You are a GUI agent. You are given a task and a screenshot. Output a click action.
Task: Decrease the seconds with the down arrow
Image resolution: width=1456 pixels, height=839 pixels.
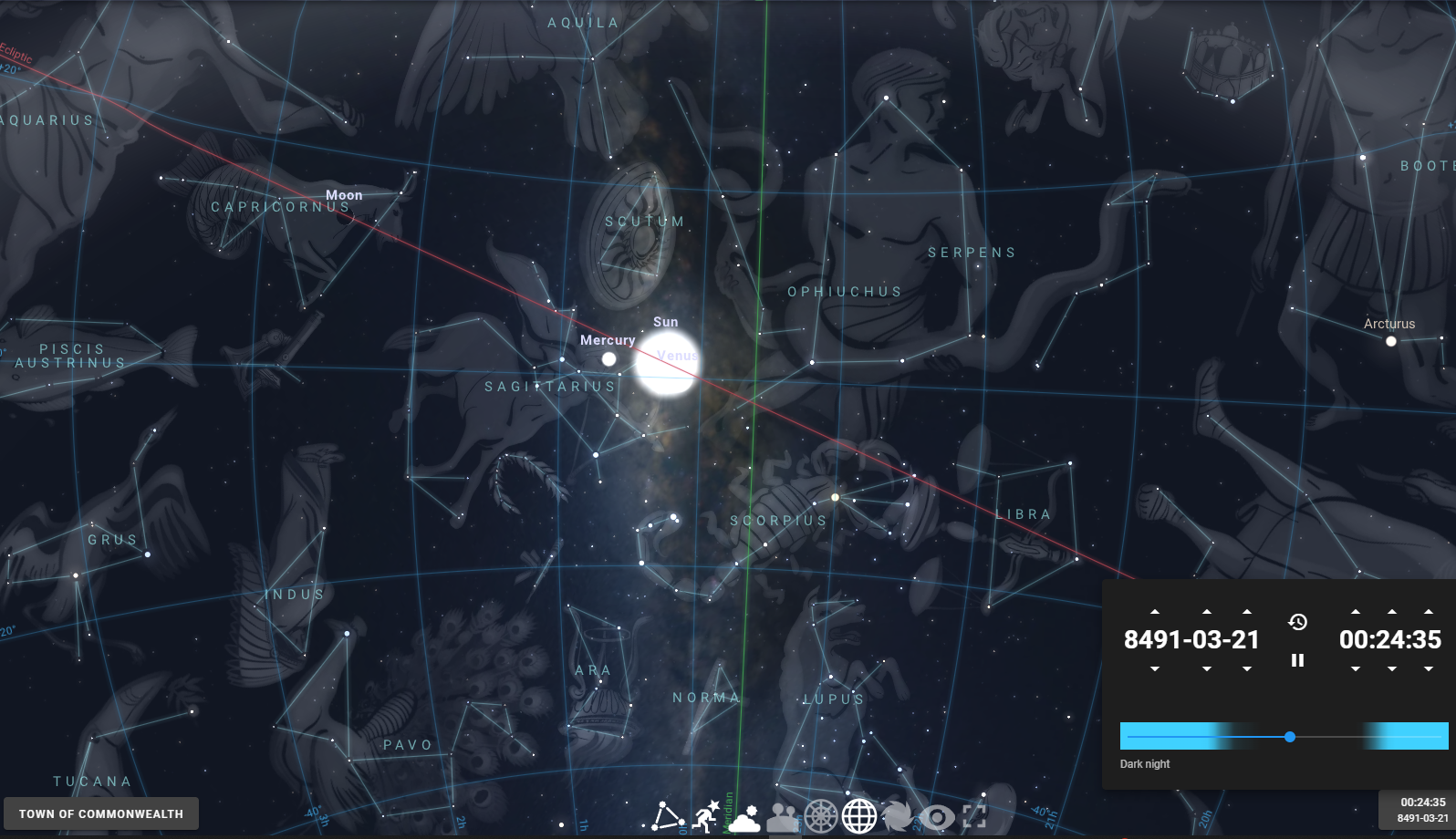click(1429, 668)
